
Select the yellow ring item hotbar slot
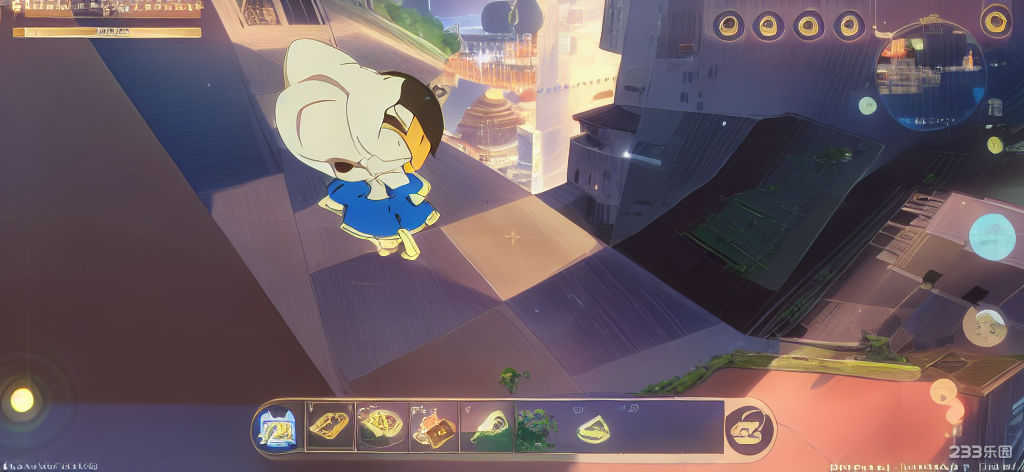594,427
